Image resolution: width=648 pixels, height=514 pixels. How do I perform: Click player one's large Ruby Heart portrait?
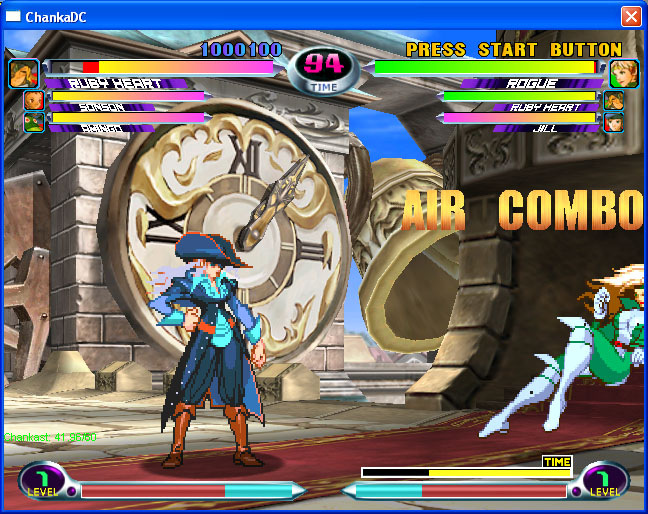tap(24, 73)
